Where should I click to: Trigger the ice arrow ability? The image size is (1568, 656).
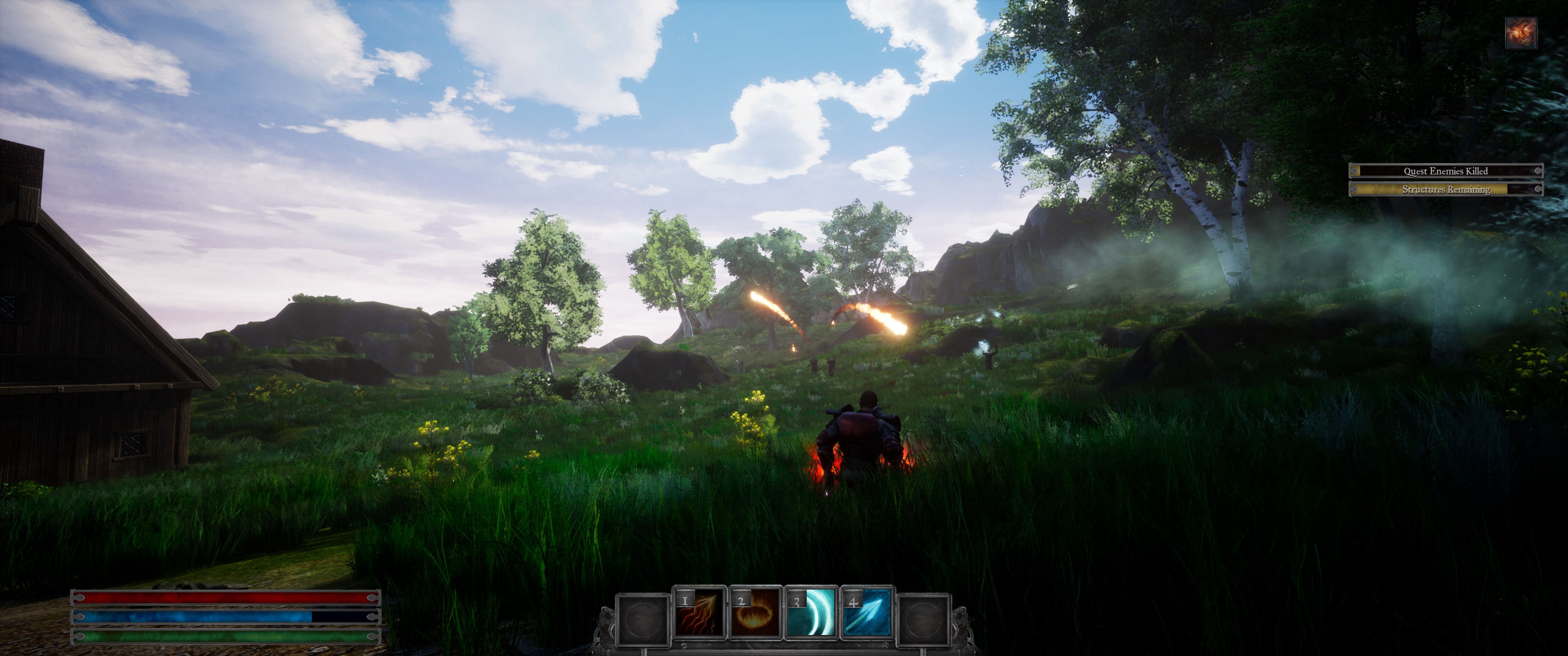point(867,613)
